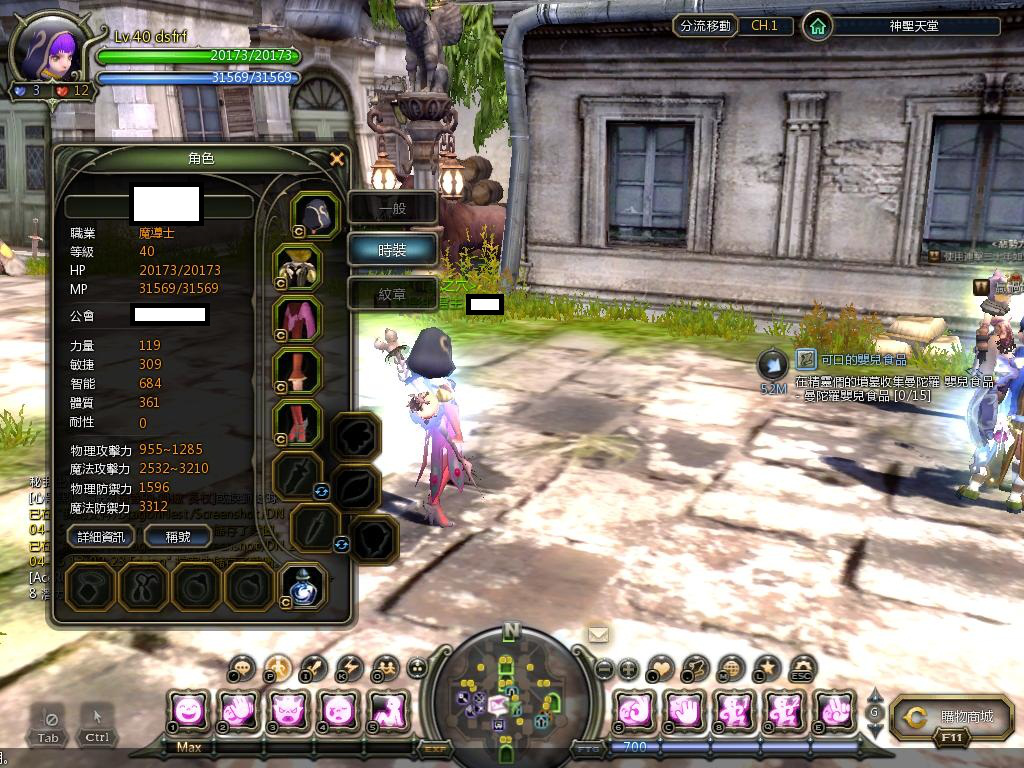
Task: Close the 角色 character window
Action: pos(337,158)
